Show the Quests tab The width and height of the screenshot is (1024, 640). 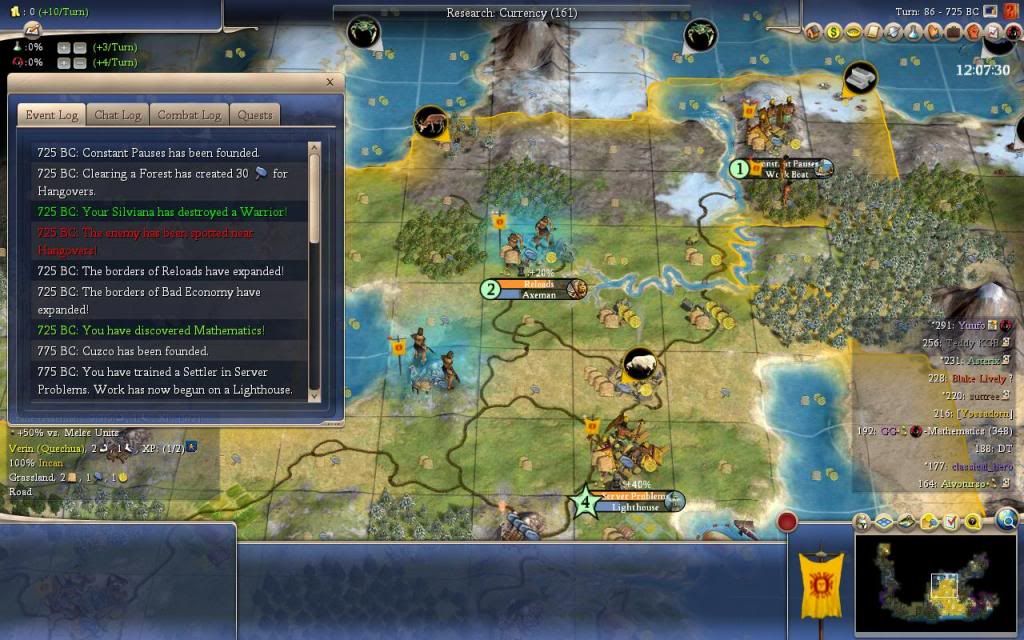pyautogui.click(x=255, y=115)
